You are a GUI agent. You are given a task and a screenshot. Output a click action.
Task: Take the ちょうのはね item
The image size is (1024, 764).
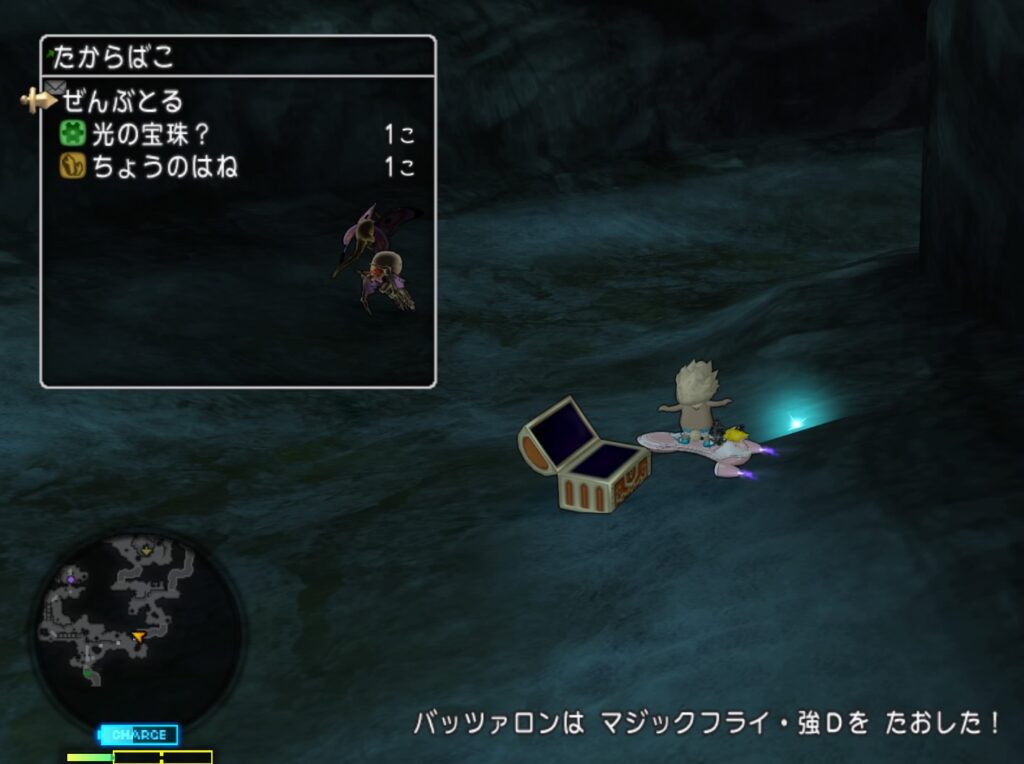tap(164, 167)
